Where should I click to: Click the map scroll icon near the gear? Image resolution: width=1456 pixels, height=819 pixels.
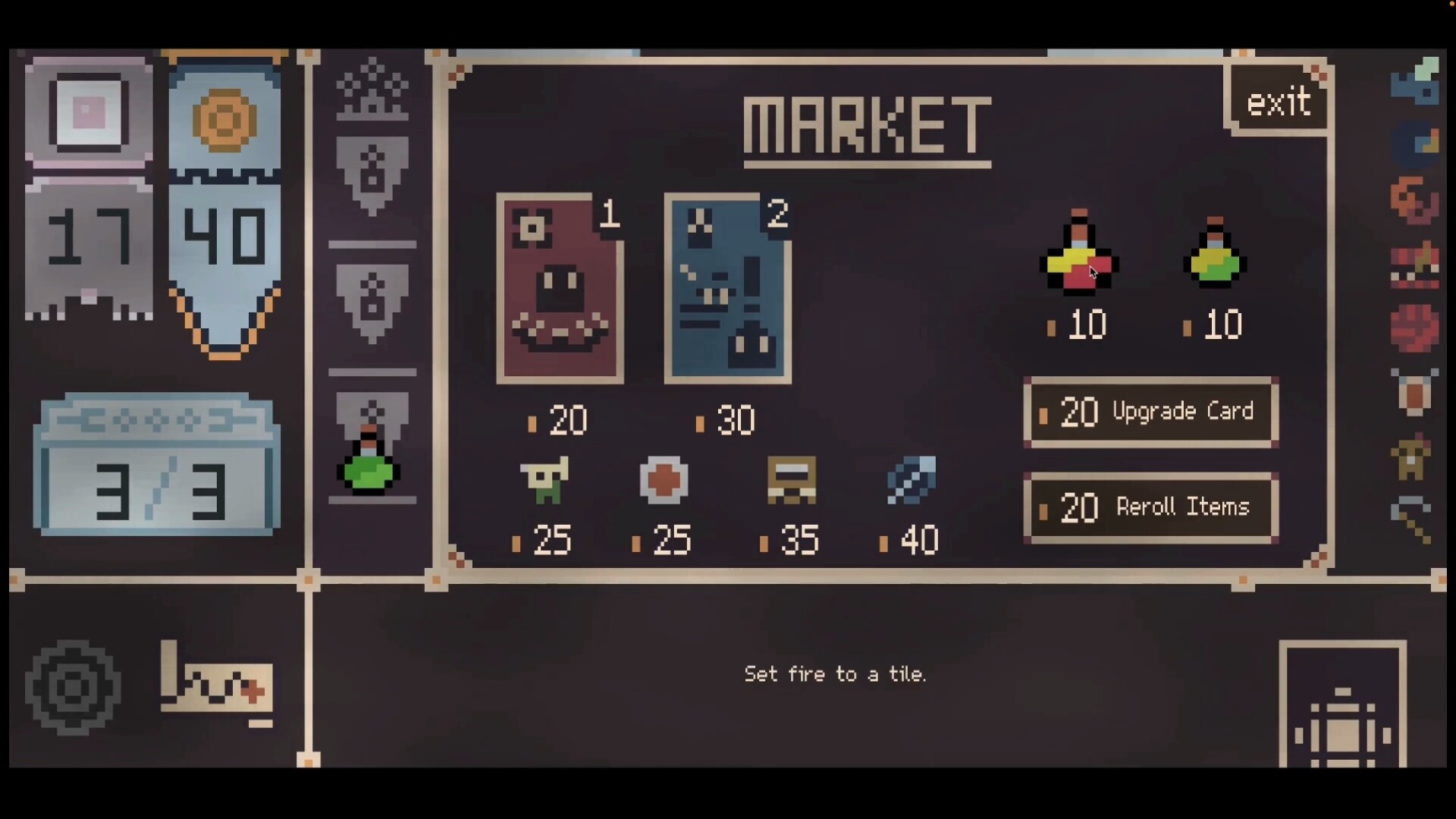[216, 685]
